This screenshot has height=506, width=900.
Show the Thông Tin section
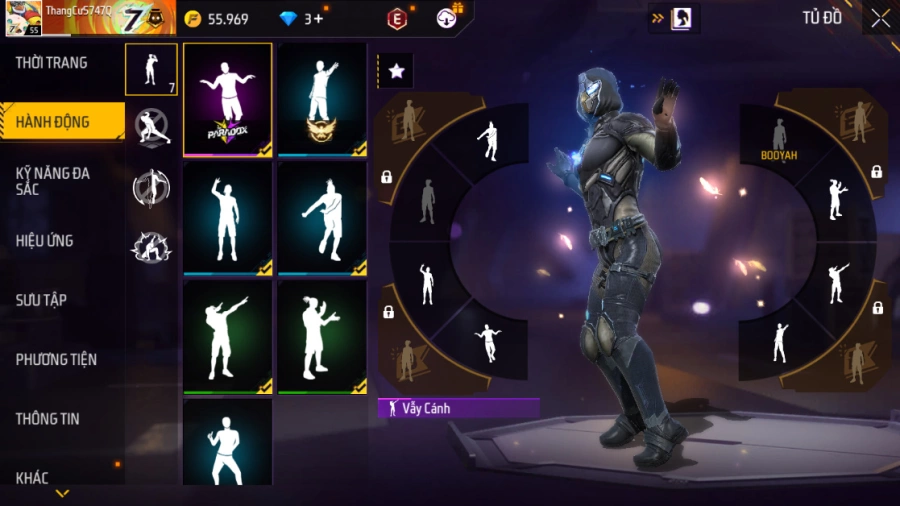pos(47,419)
